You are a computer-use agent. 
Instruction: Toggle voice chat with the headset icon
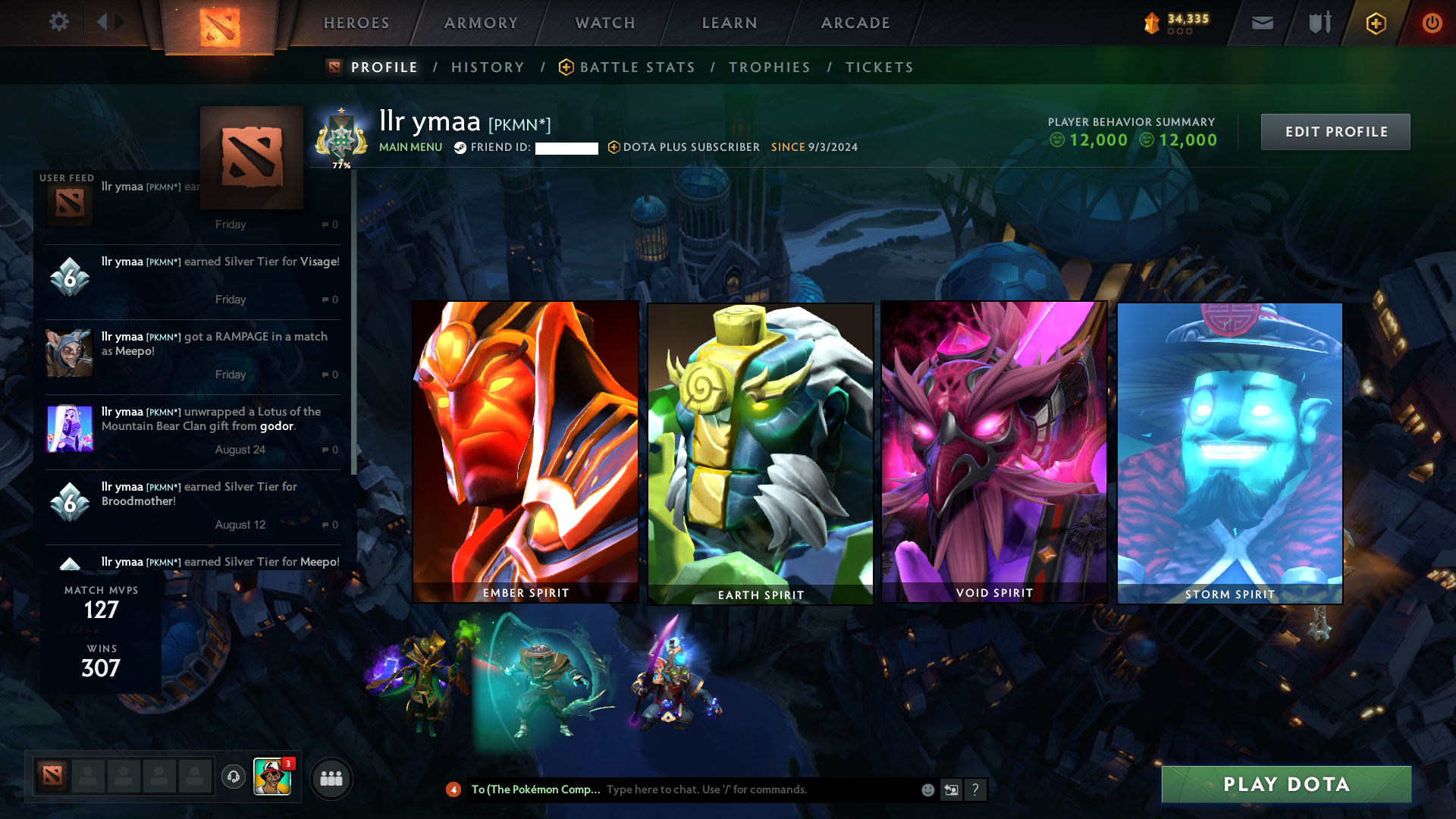pos(233,777)
